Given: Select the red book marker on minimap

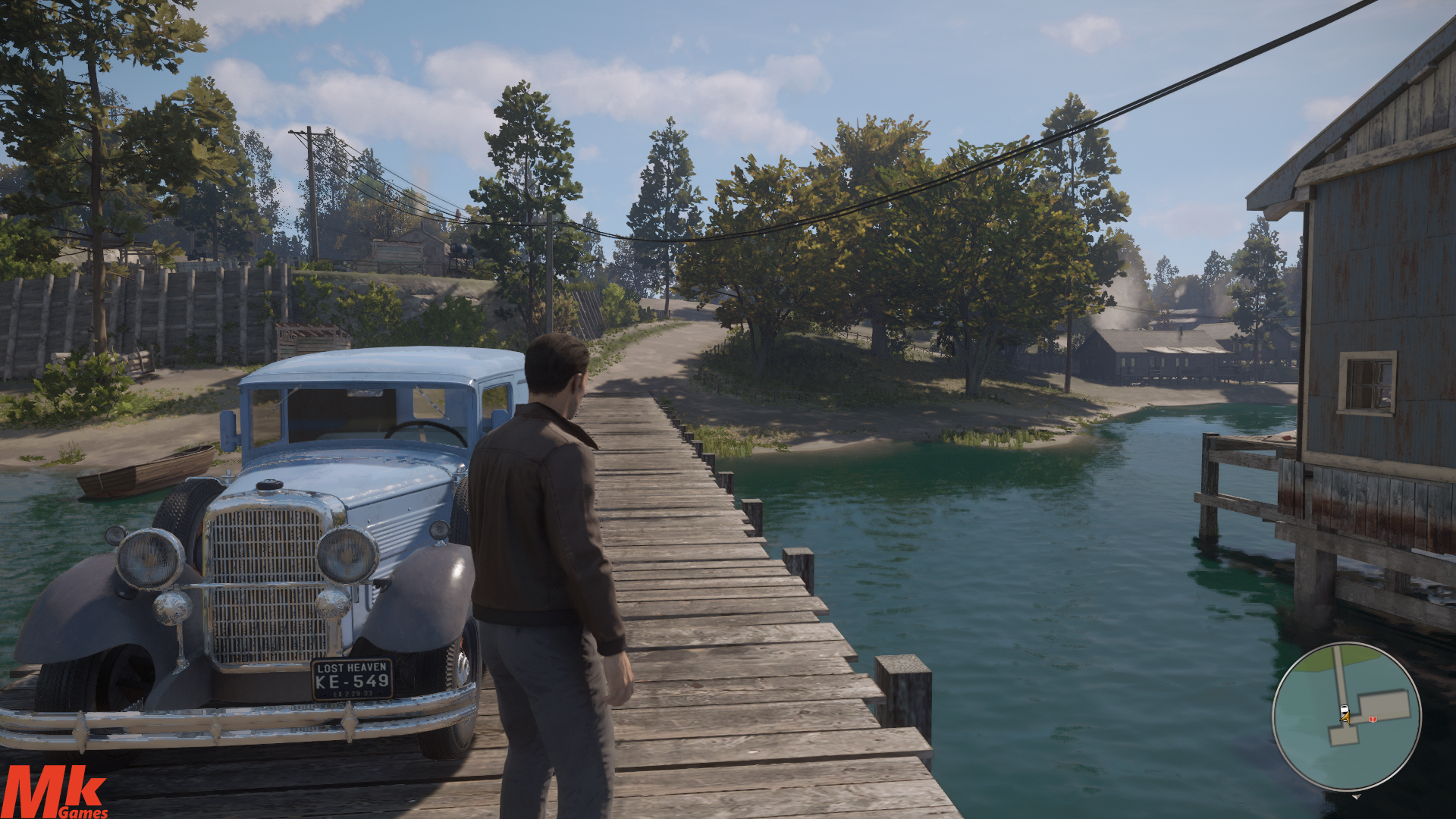Looking at the screenshot, I should (x=1372, y=718).
